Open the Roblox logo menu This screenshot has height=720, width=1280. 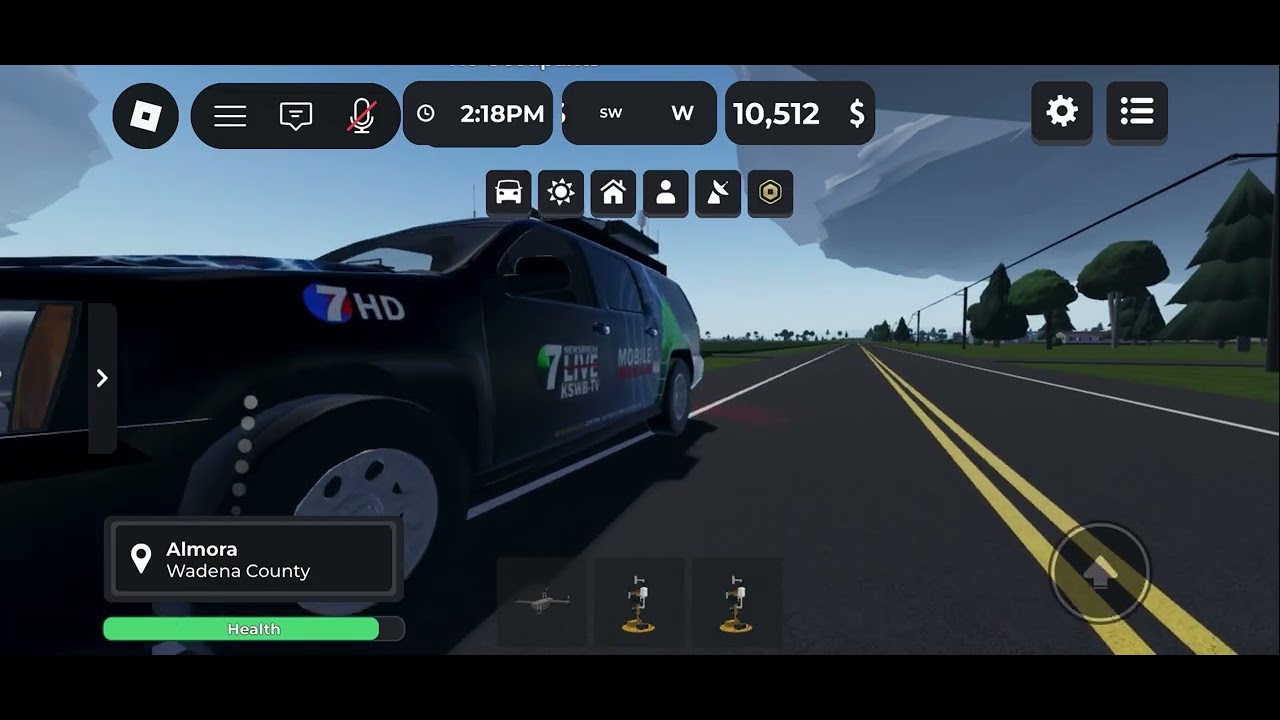(146, 116)
